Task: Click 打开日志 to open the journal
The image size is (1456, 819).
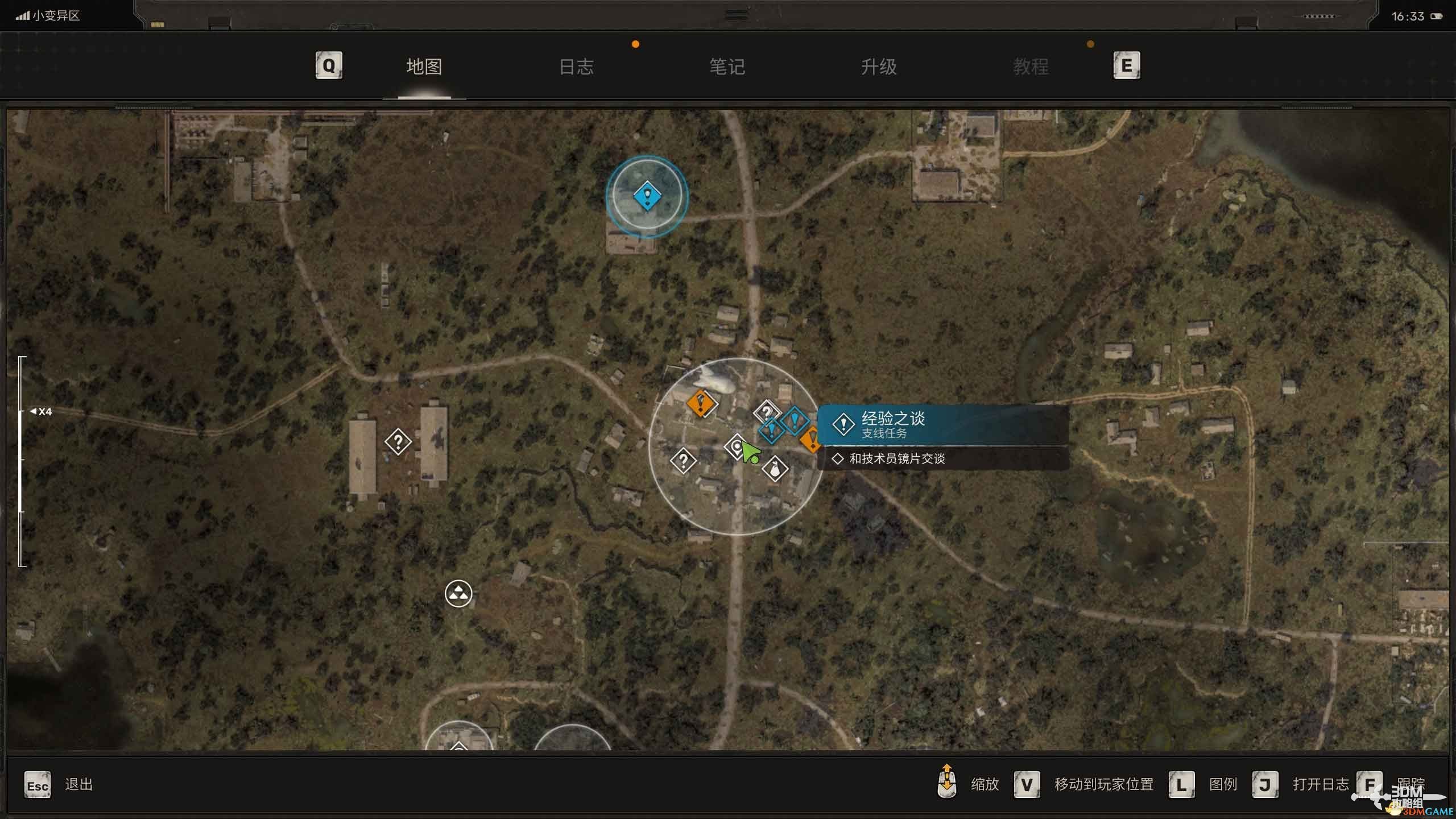Action: tap(1320, 785)
